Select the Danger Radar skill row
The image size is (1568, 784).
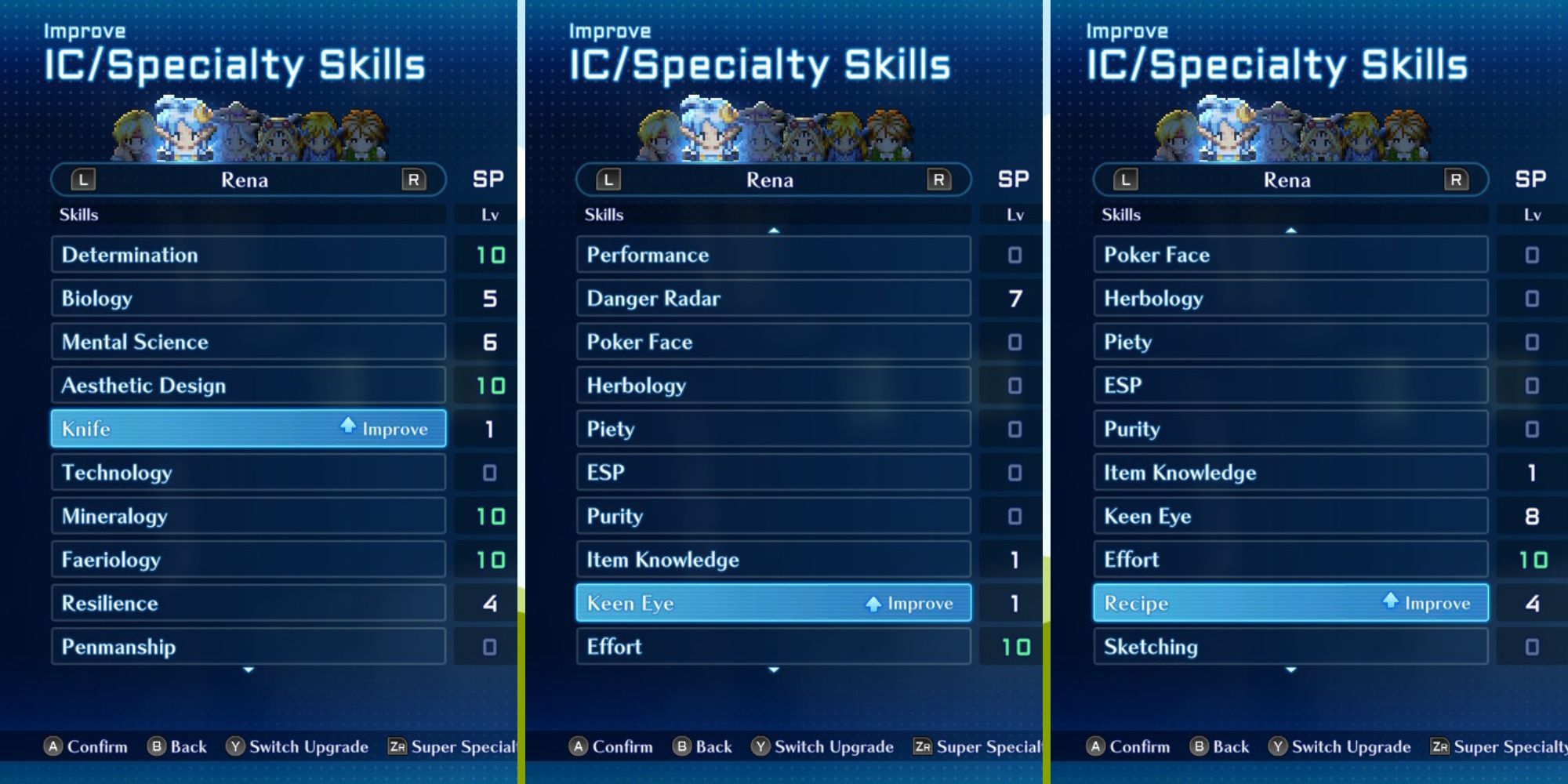(x=772, y=299)
